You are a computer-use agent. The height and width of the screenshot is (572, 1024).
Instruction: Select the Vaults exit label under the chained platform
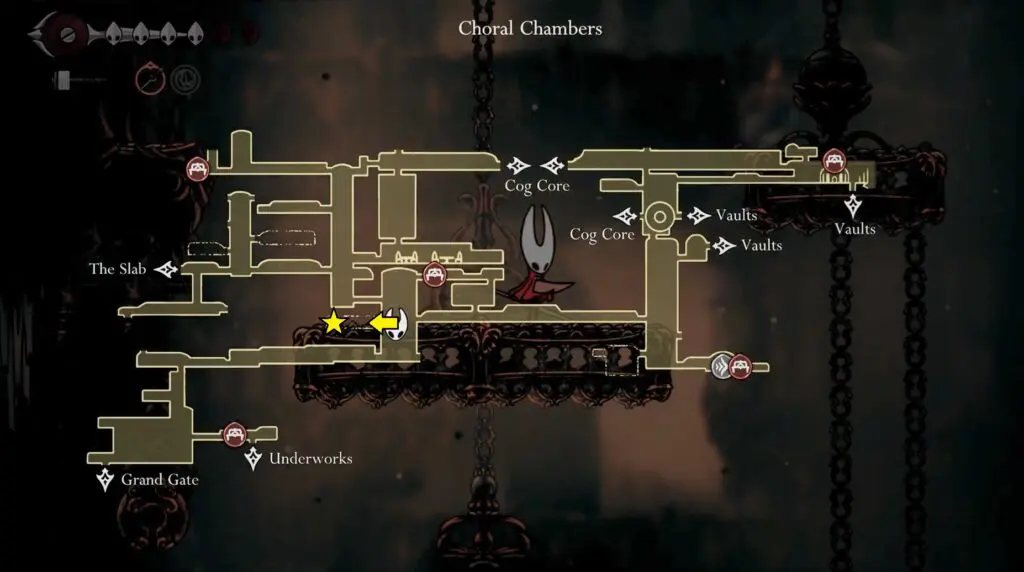click(855, 229)
